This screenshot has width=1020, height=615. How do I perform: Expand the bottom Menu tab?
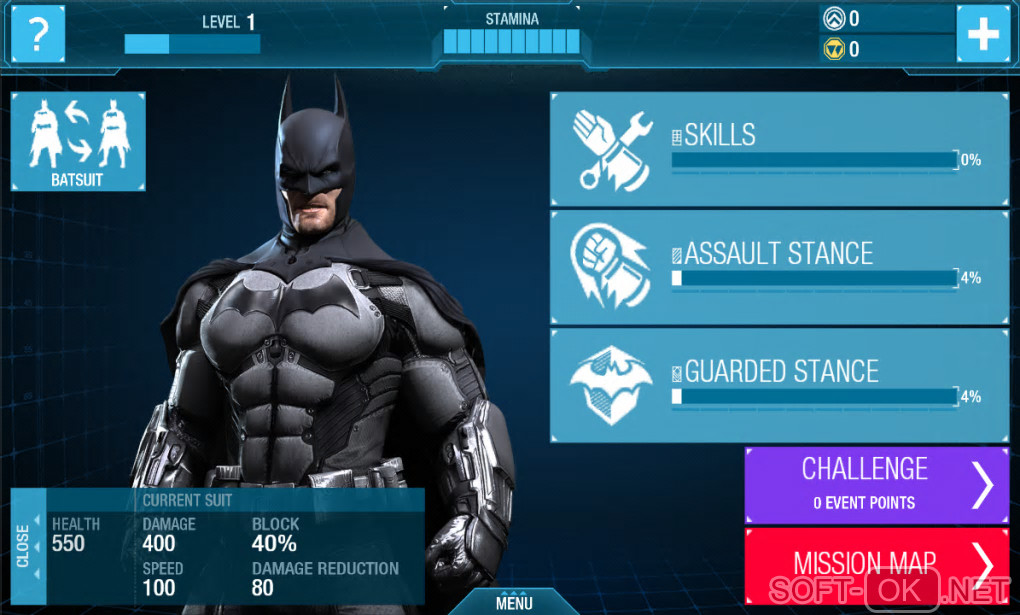point(513,601)
